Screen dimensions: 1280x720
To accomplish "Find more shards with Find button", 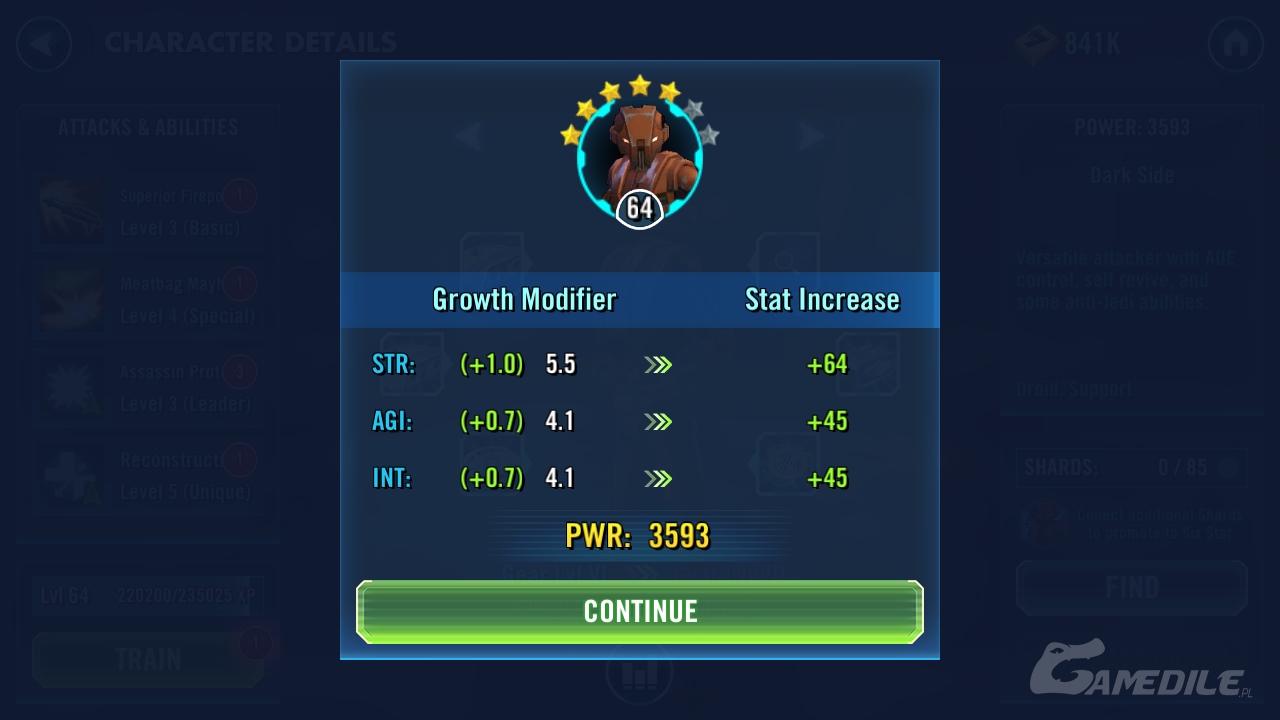I will [x=1131, y=587].
